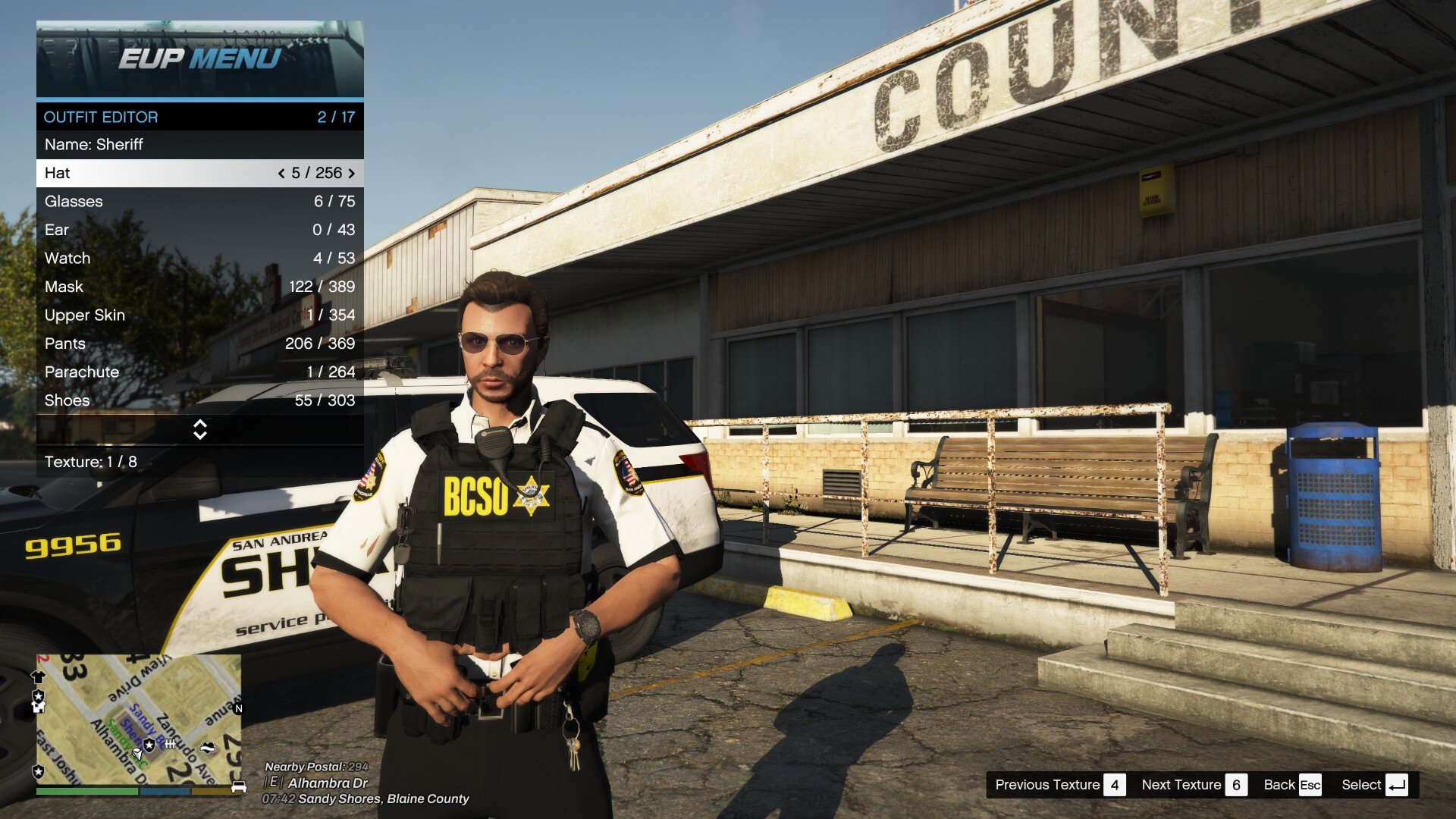Click the menu scroll up/down arrows
Viewport: 1456px width, 819px height.
[200, 429]
